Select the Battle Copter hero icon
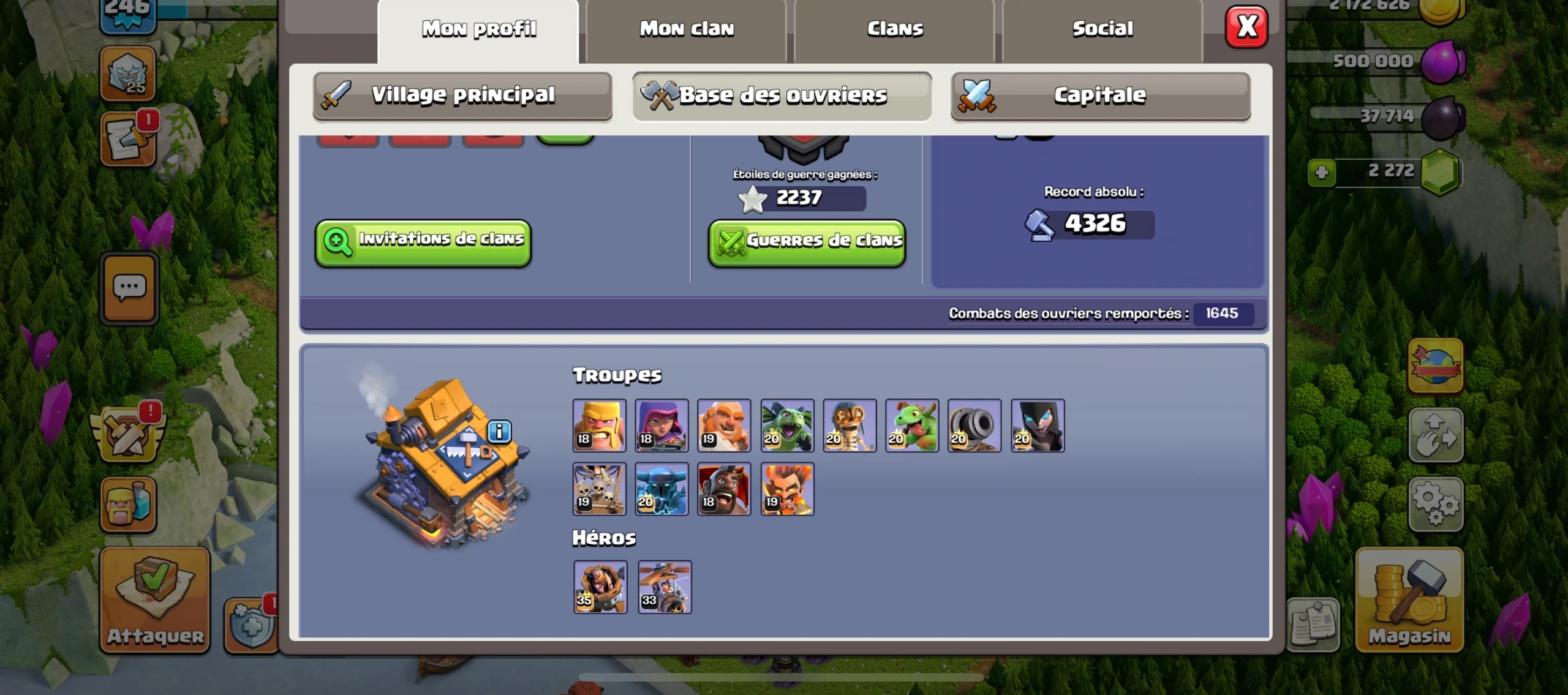The image size is (1568, 695). coord(665,587)
